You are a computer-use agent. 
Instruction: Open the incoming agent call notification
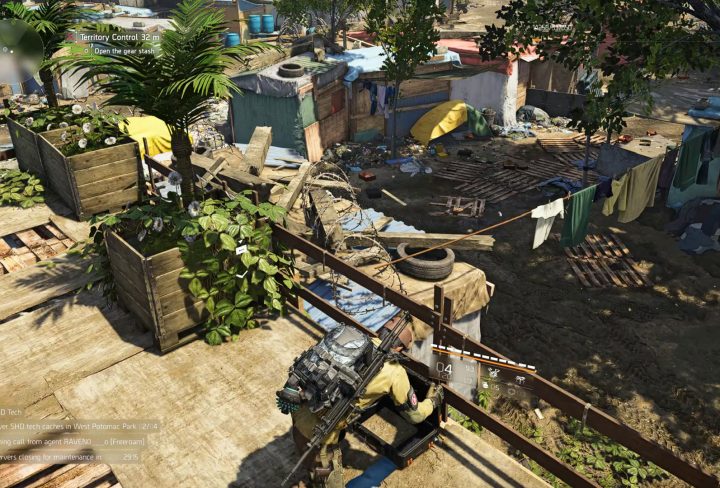tap(79, 441)
